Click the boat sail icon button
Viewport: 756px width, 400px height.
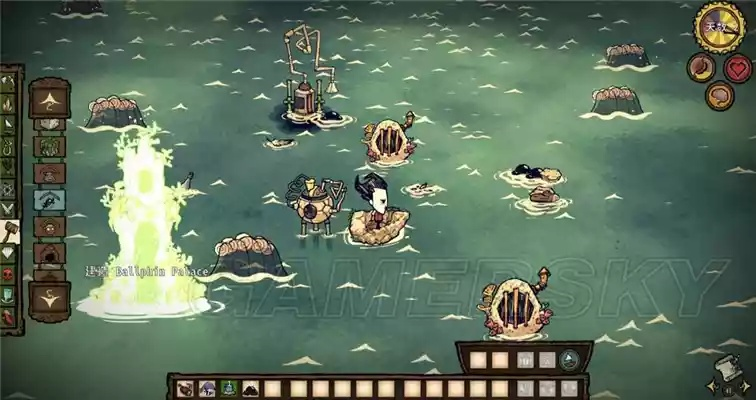point(568,360)
